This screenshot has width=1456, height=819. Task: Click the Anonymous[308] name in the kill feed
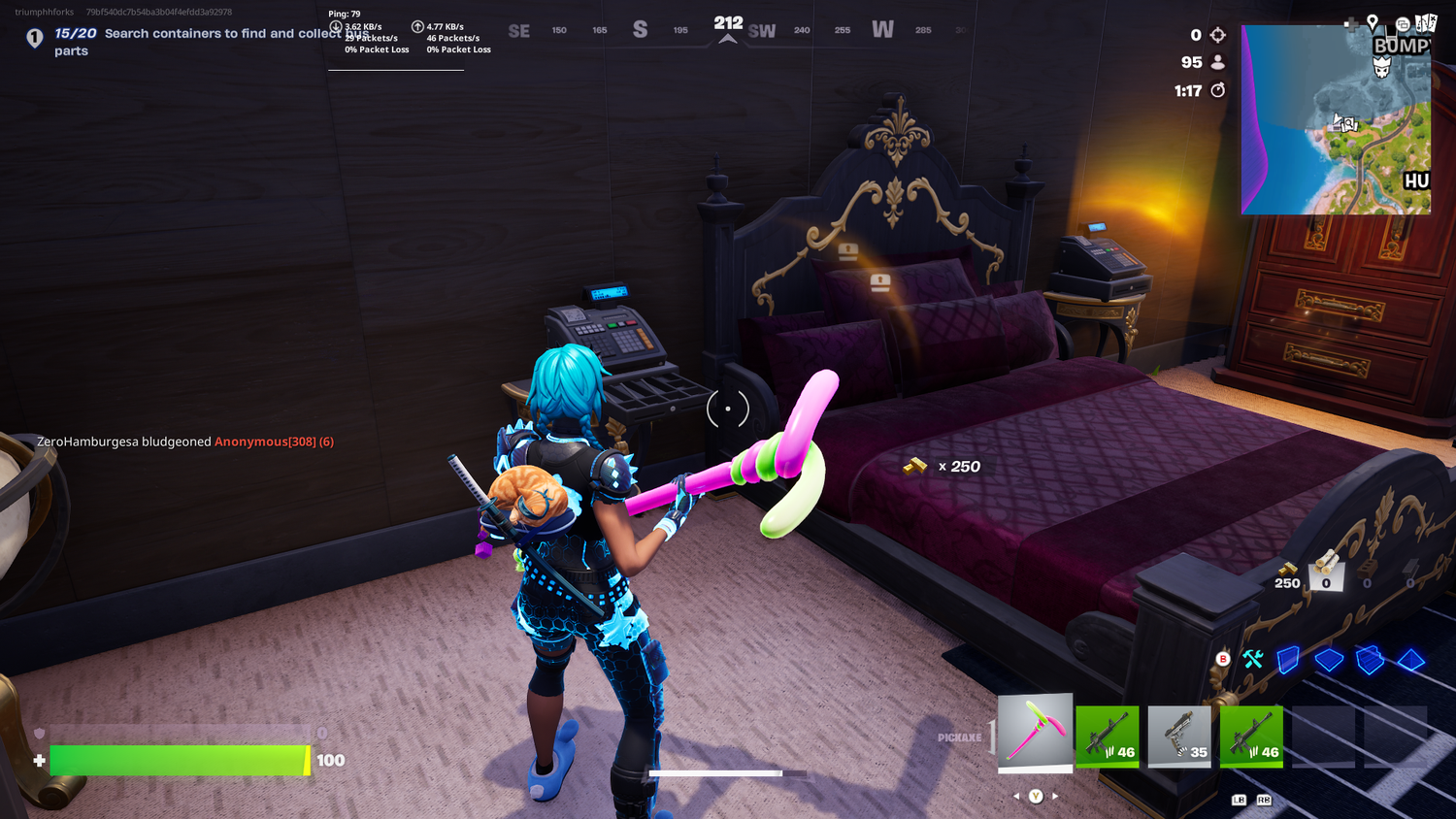264,442
